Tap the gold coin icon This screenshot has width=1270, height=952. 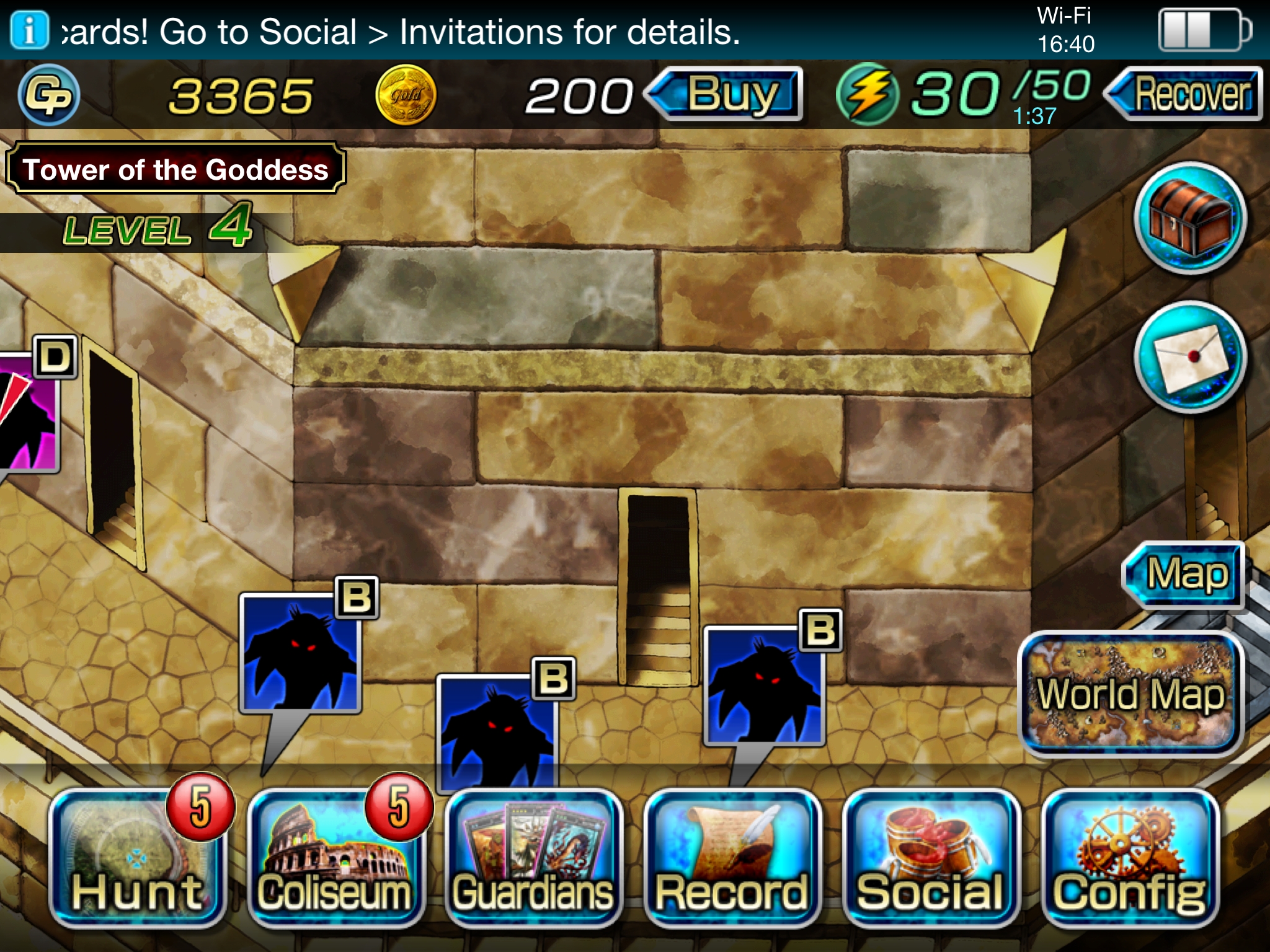tap(406, 95)
